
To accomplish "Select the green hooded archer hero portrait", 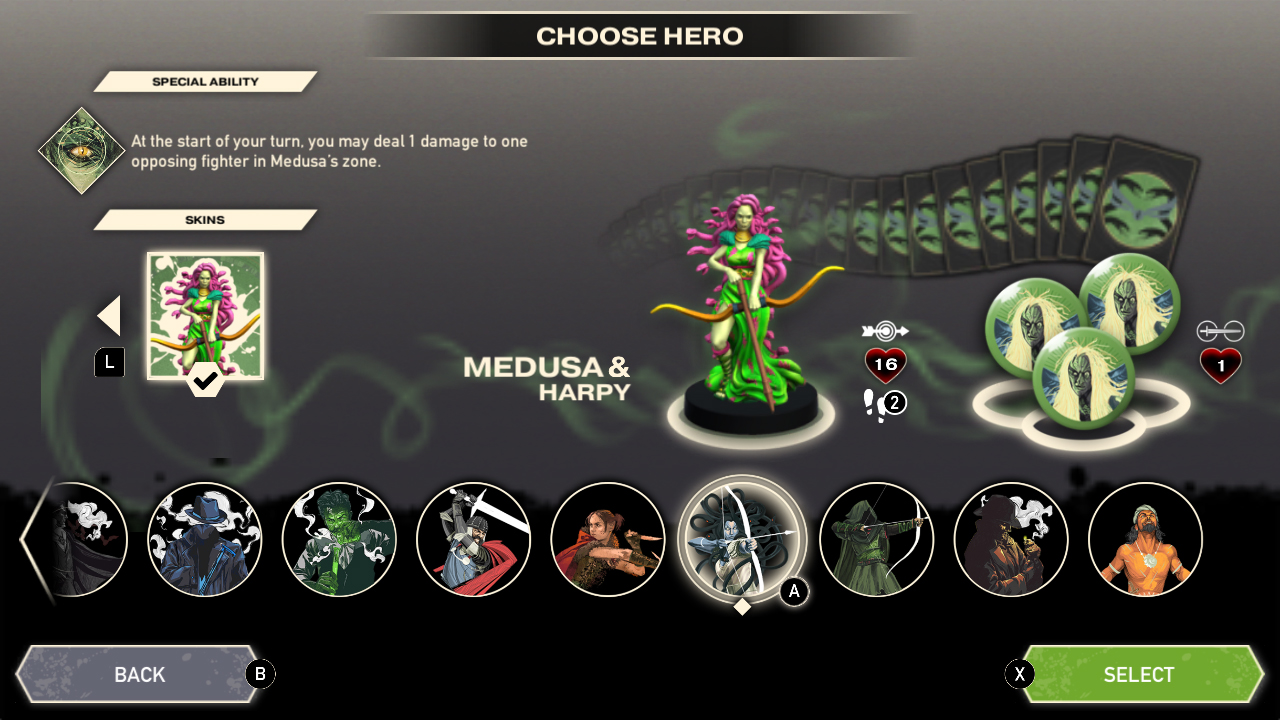I will point(876,539).
